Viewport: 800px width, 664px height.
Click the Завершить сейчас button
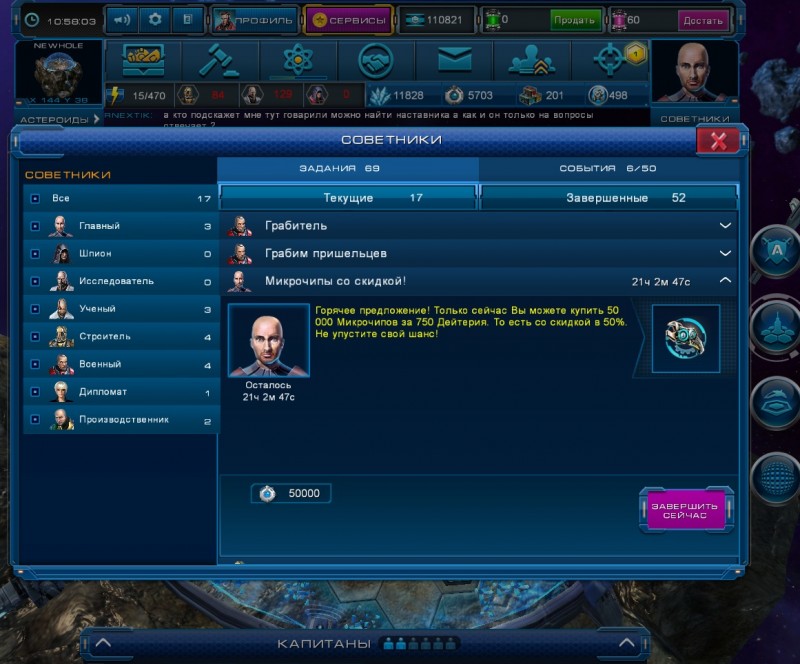685,510
